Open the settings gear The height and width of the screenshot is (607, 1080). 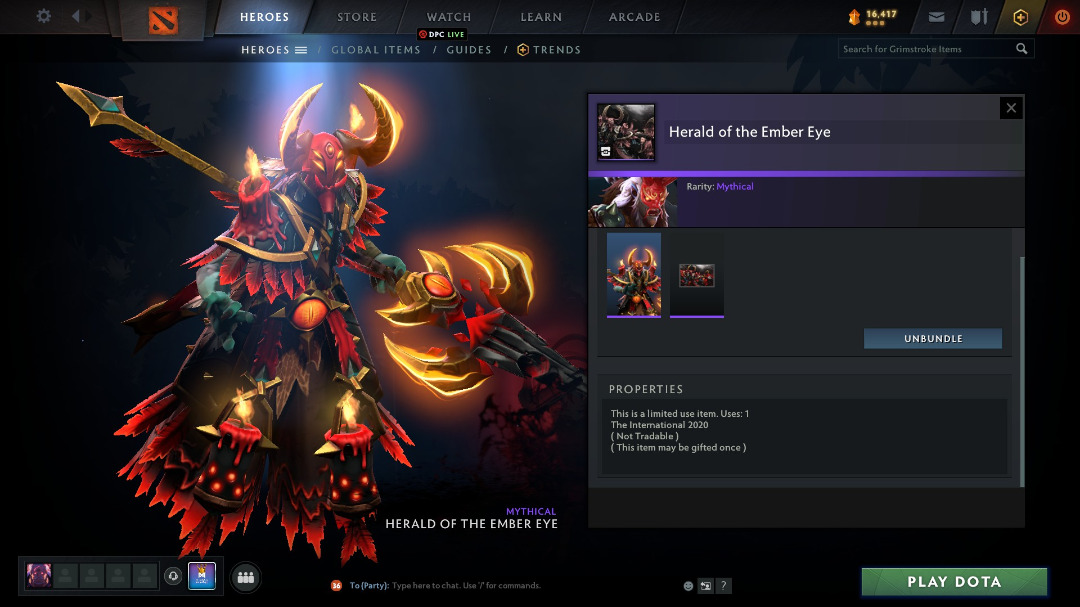43,16
